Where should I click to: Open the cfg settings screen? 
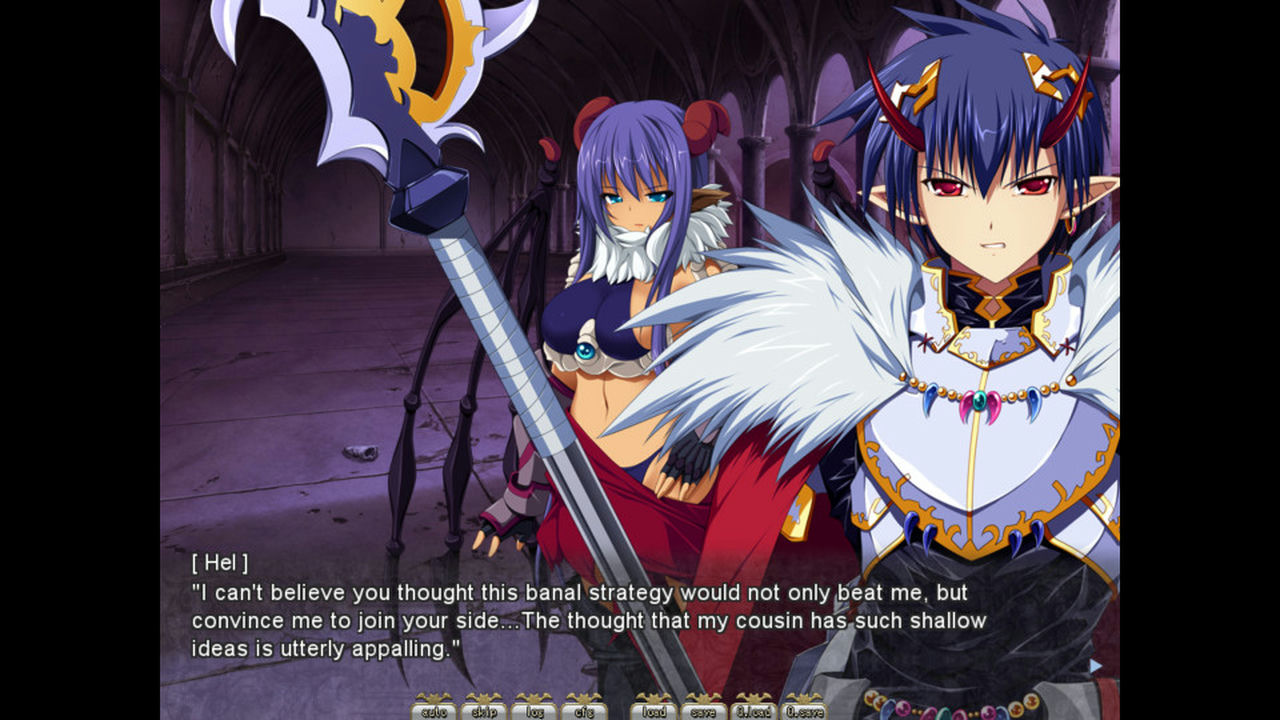[585, 713]
